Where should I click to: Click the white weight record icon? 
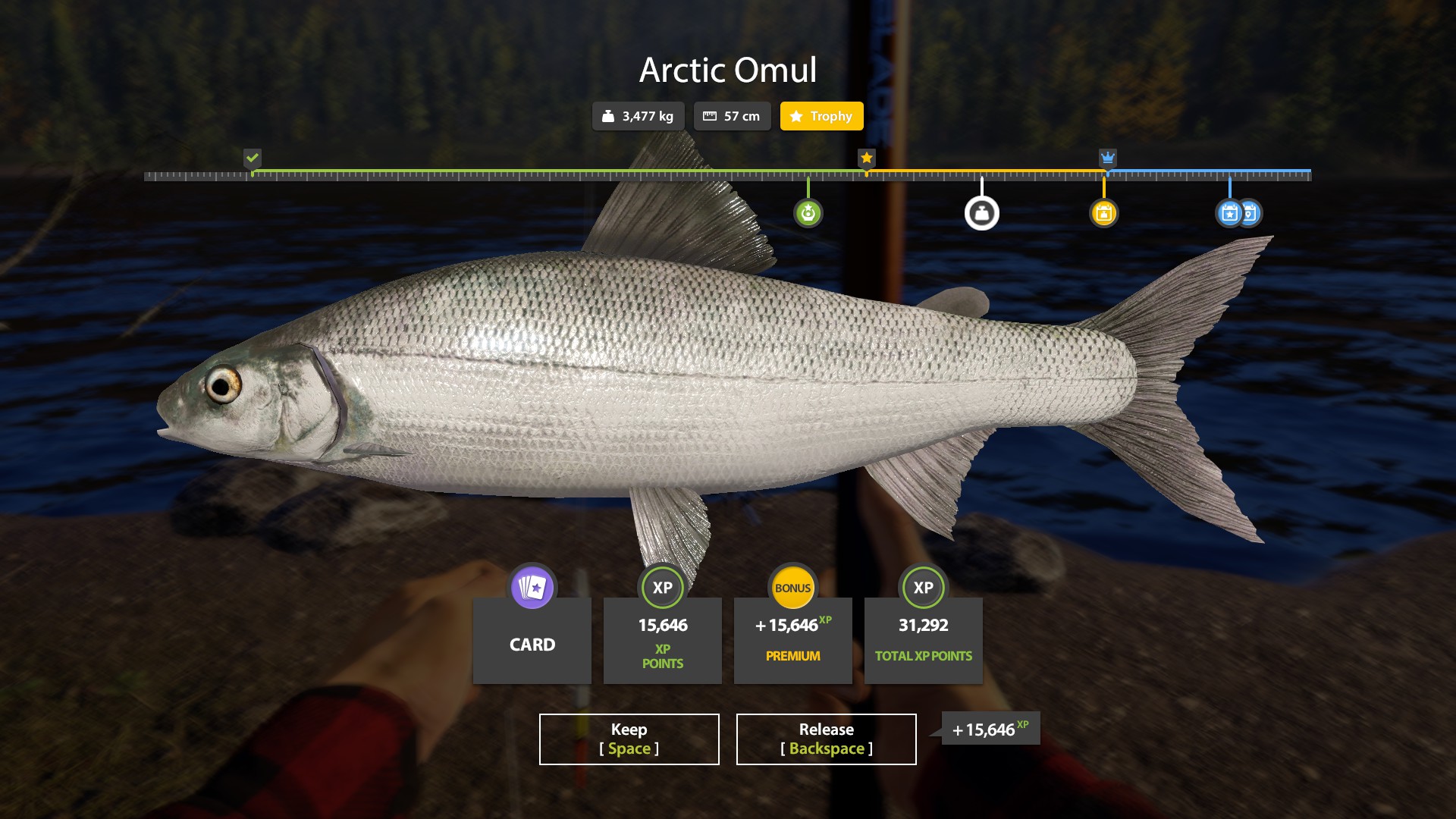coord(982,213)
